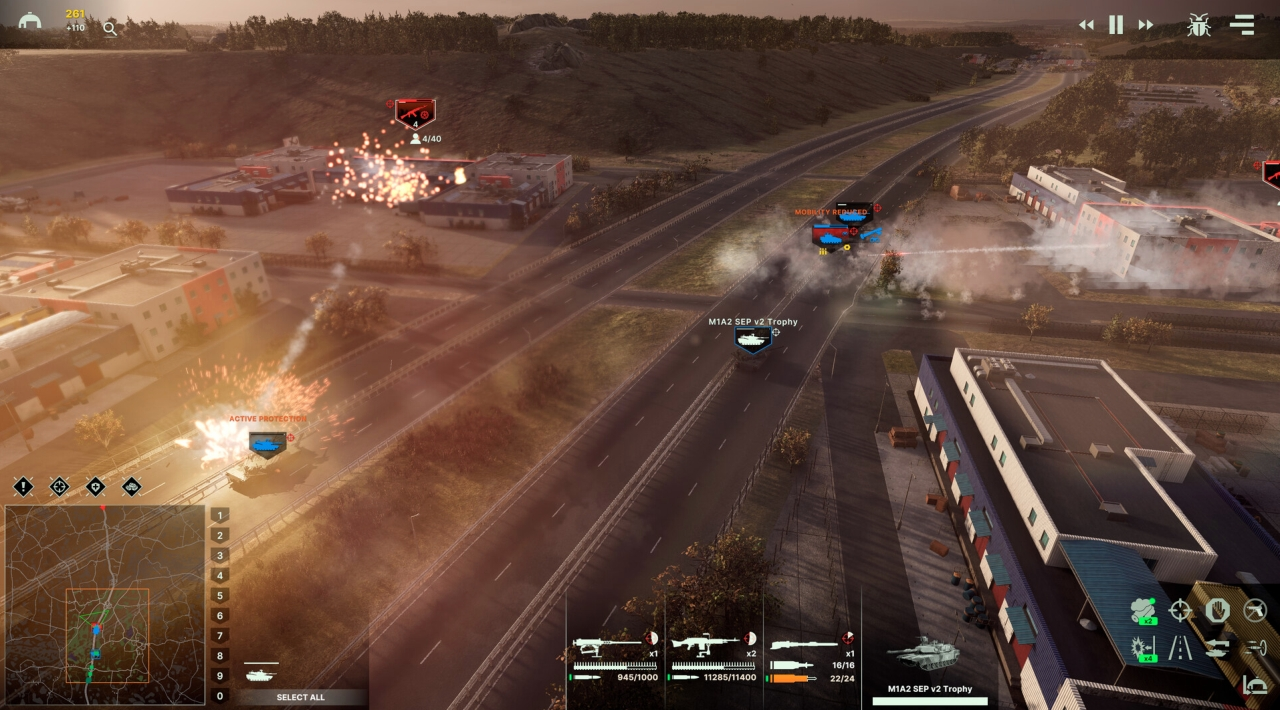The height and width of the screenshot is (710, 1280).
Task: Select control group 1
Action: pos(220,515)
